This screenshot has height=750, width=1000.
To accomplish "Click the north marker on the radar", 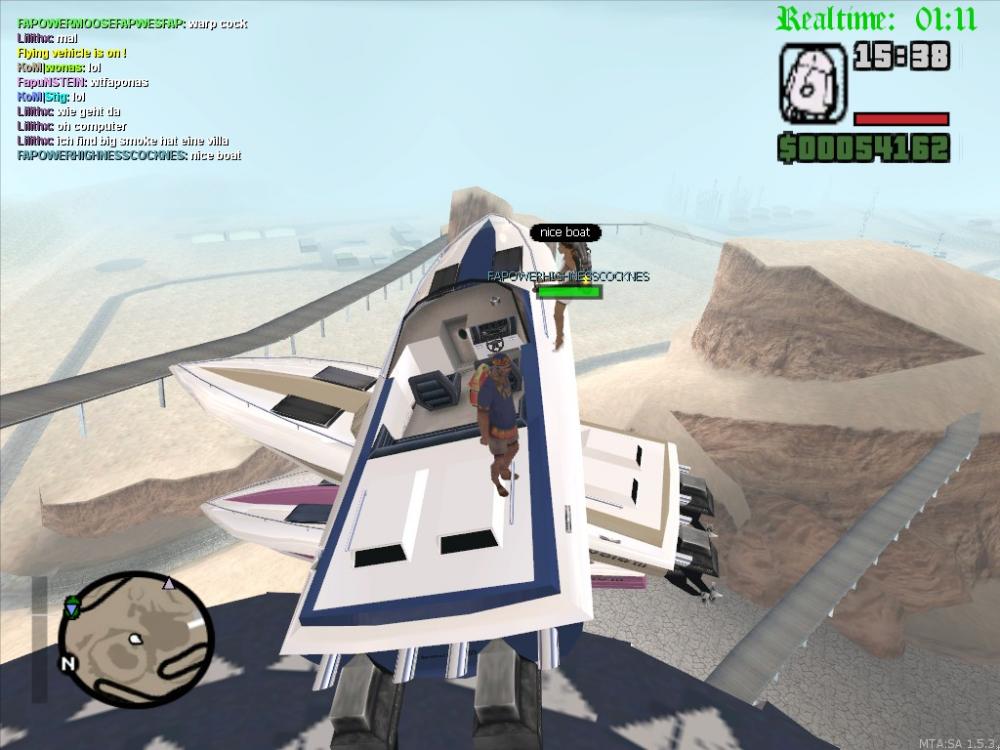I will point(68,663).
